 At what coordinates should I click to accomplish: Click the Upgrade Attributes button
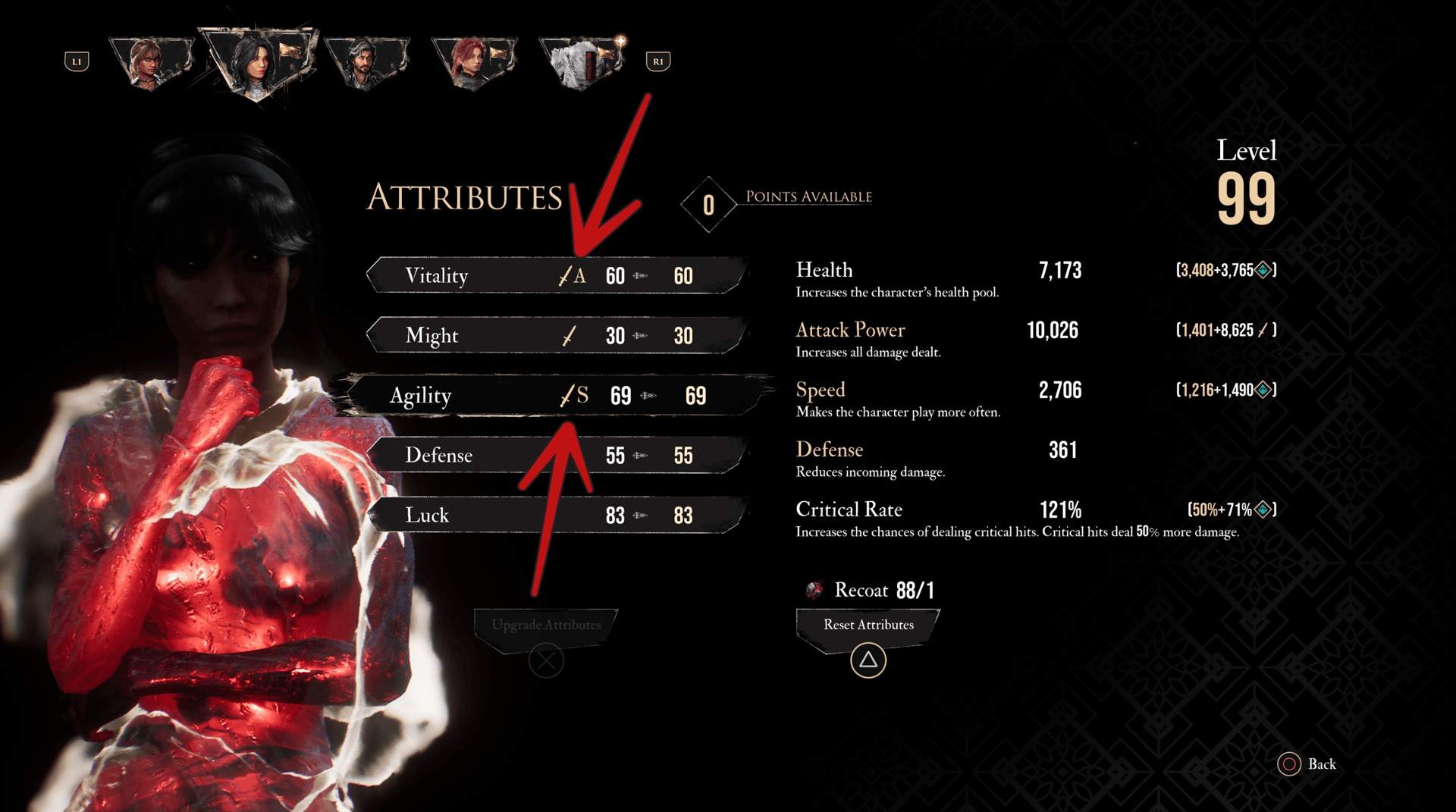[x=546, y=625]
